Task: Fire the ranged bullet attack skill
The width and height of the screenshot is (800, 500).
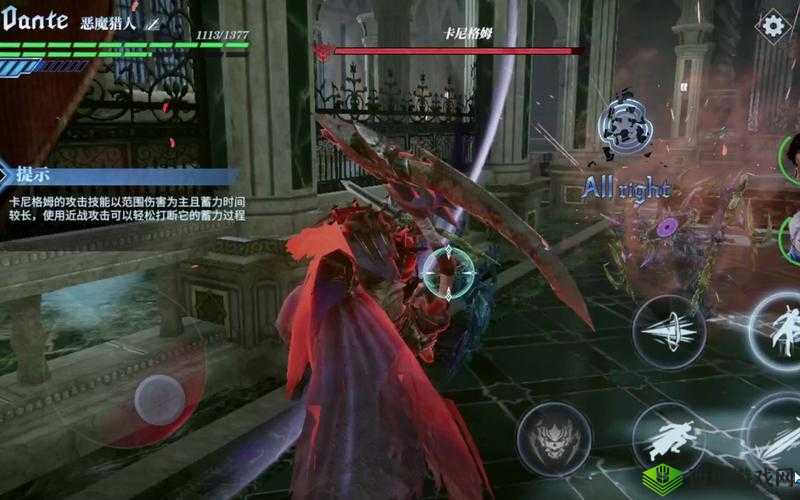Action: click(x=668, y=332)
